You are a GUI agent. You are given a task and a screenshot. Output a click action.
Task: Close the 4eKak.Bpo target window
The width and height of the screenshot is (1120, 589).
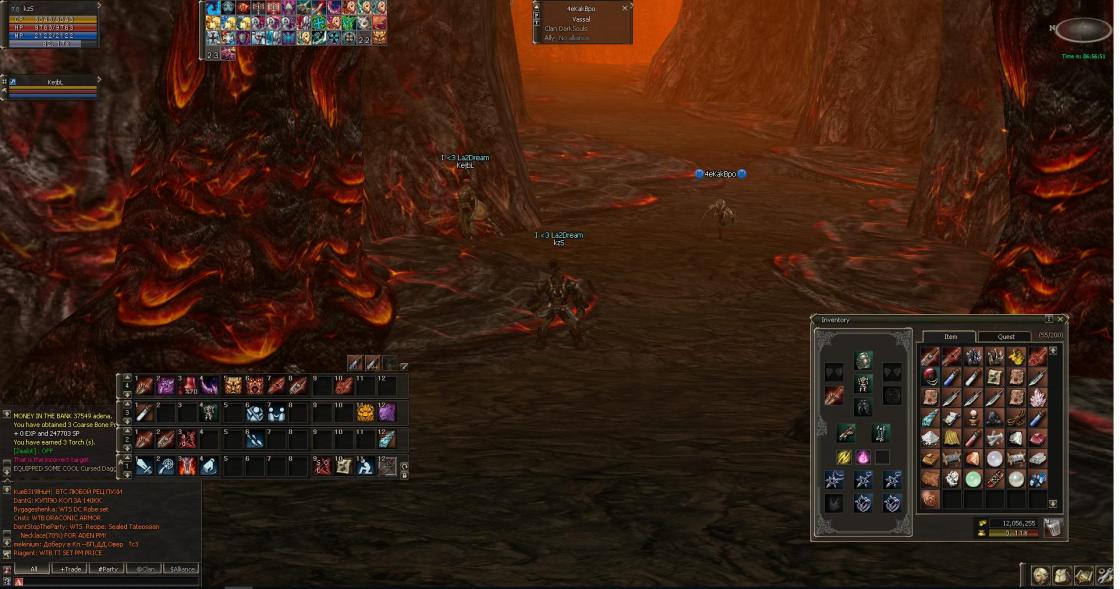(x=625, y=7)
